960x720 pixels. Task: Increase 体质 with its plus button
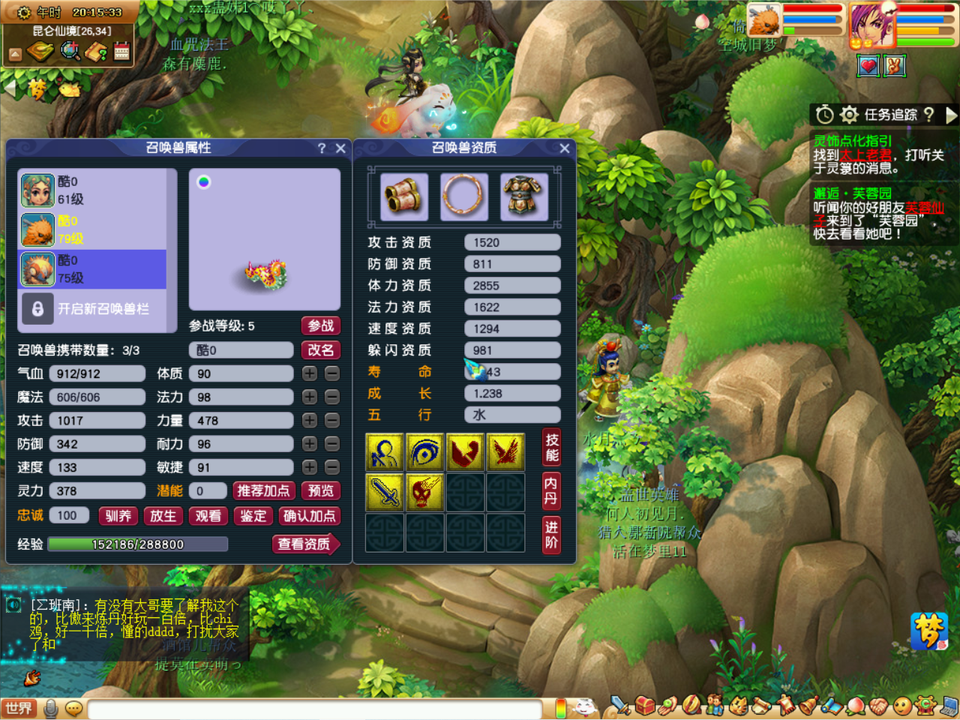point(310,373)
